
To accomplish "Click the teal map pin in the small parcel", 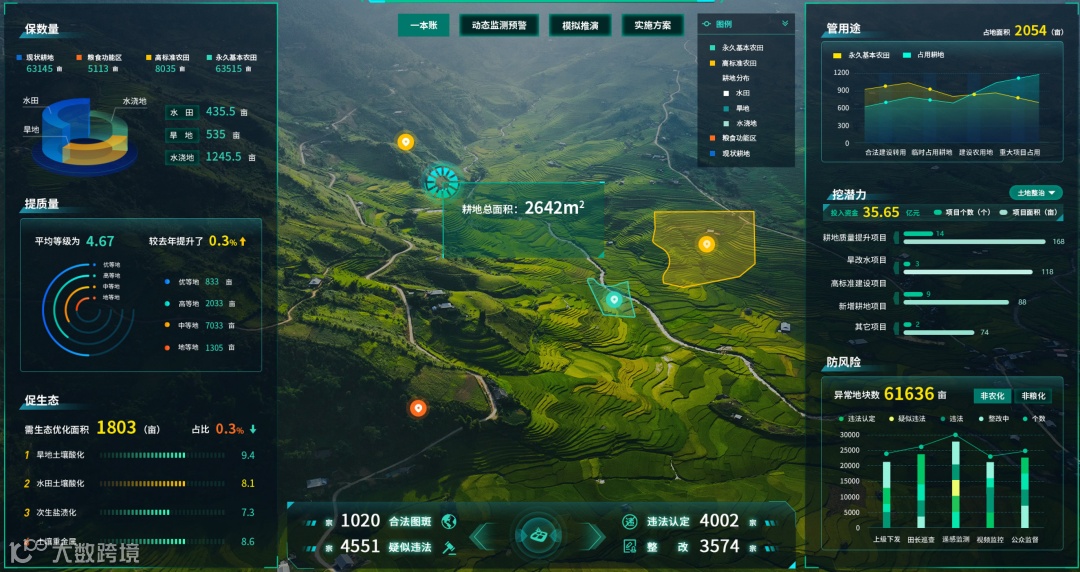I will 614,298.
